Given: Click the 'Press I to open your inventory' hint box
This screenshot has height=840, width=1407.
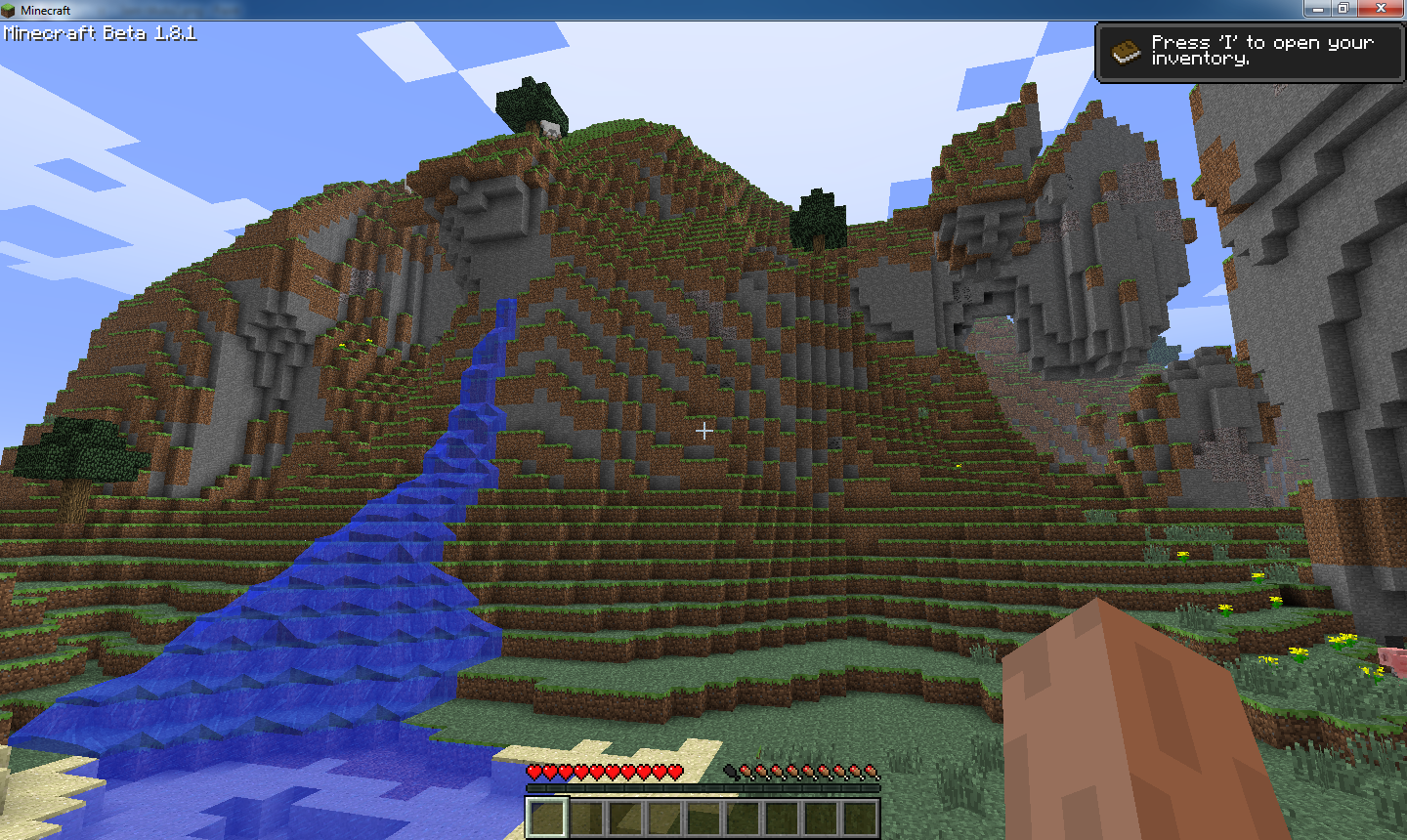Looking at the screenshot, I should (x=1251, y=52).
